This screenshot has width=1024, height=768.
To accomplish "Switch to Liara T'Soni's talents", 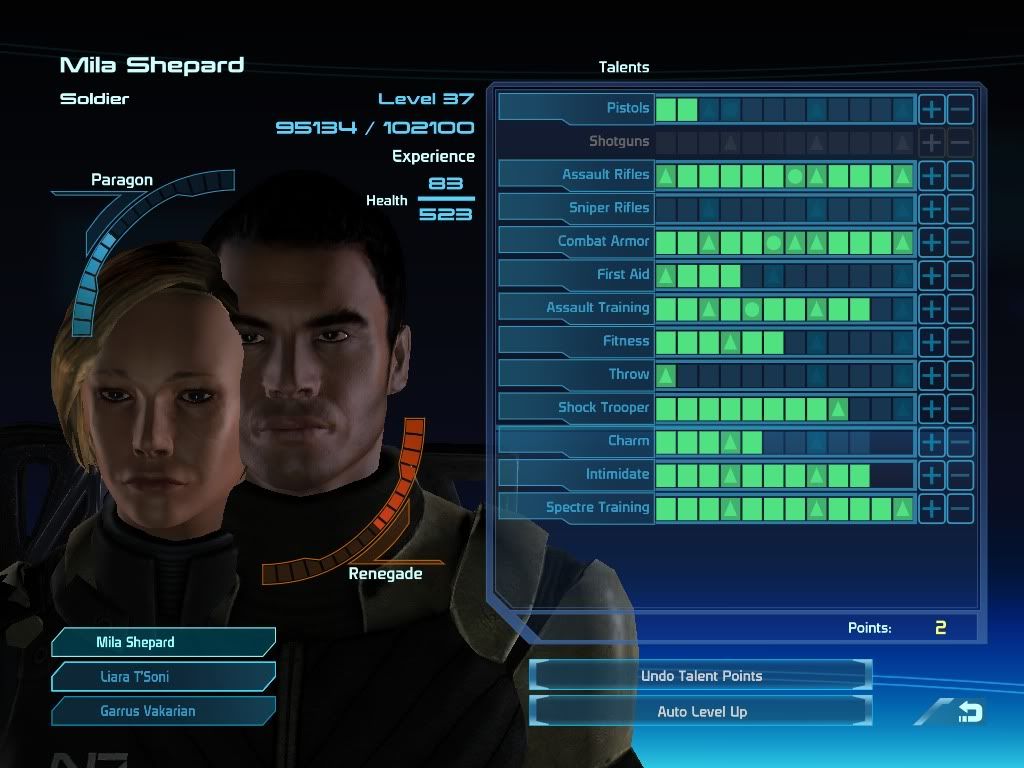I will (163, 677).
